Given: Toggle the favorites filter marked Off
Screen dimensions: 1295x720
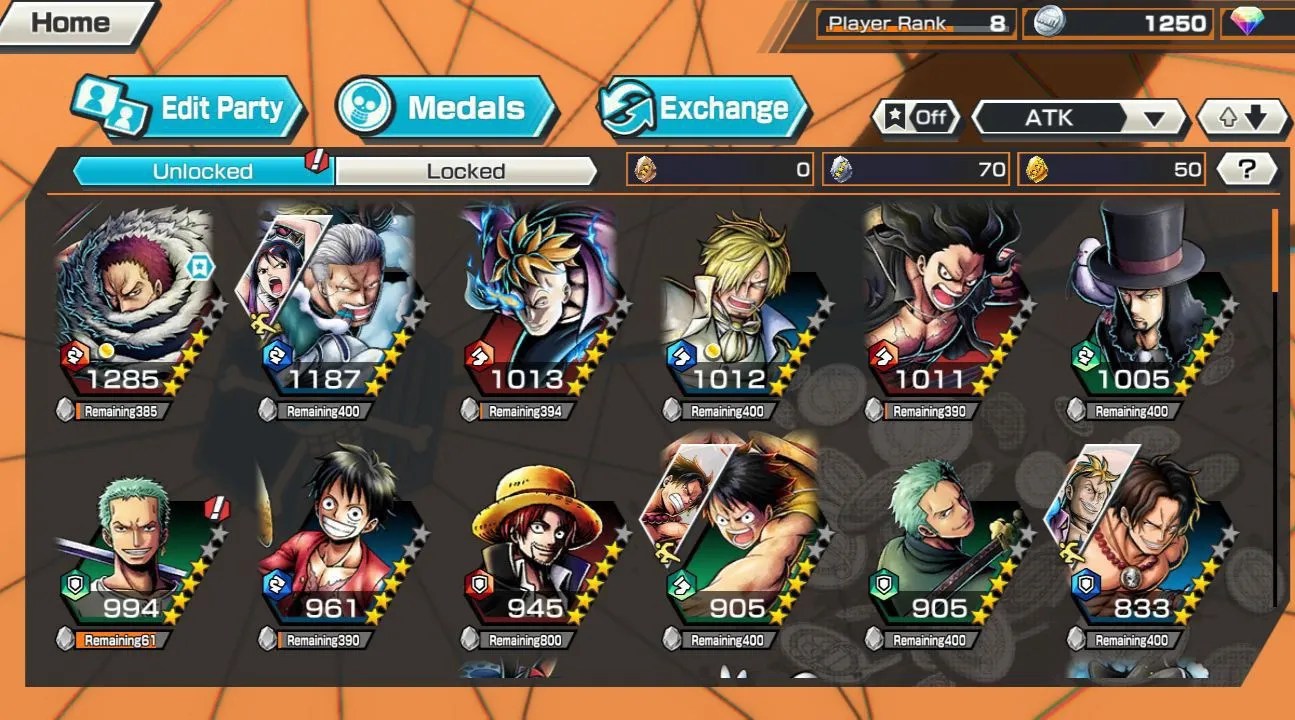Looking at the screenshot, I should point(915,118).
